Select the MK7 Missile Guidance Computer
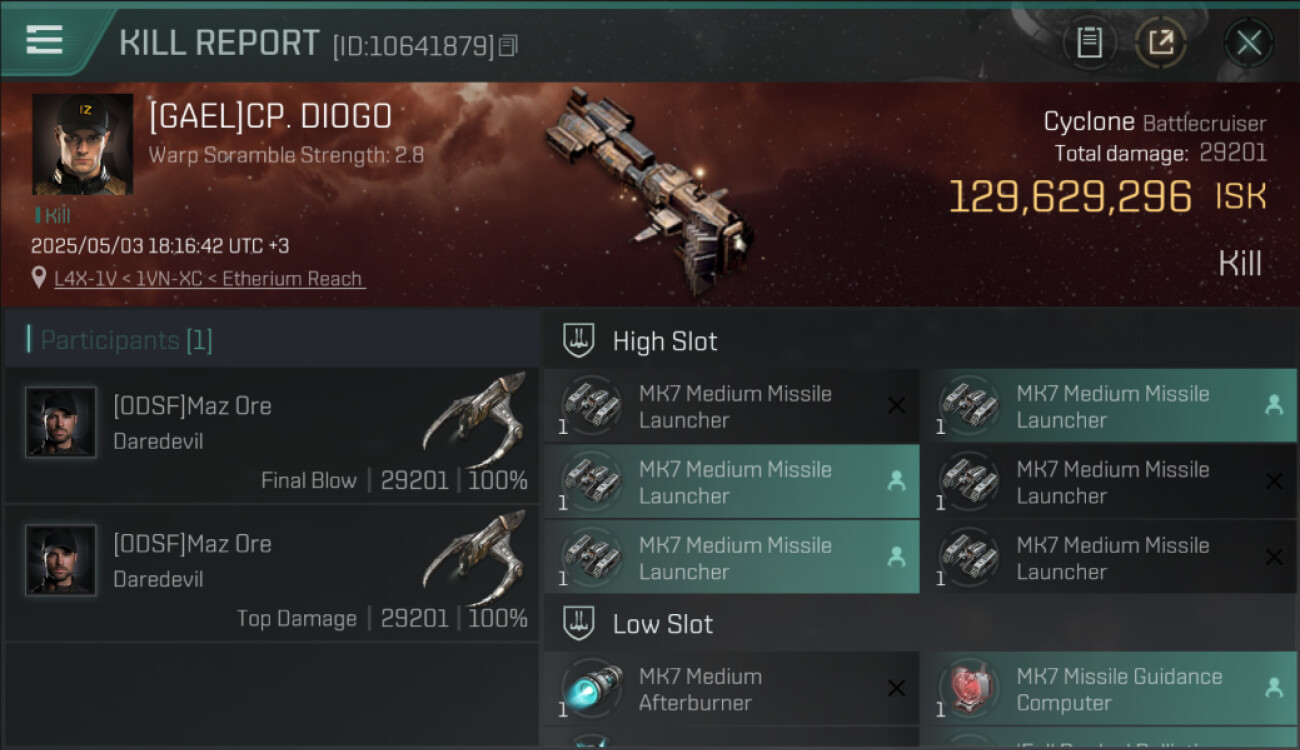Image resolution: width=1300 pixels, height=750 pixels. coord(1108,689)
